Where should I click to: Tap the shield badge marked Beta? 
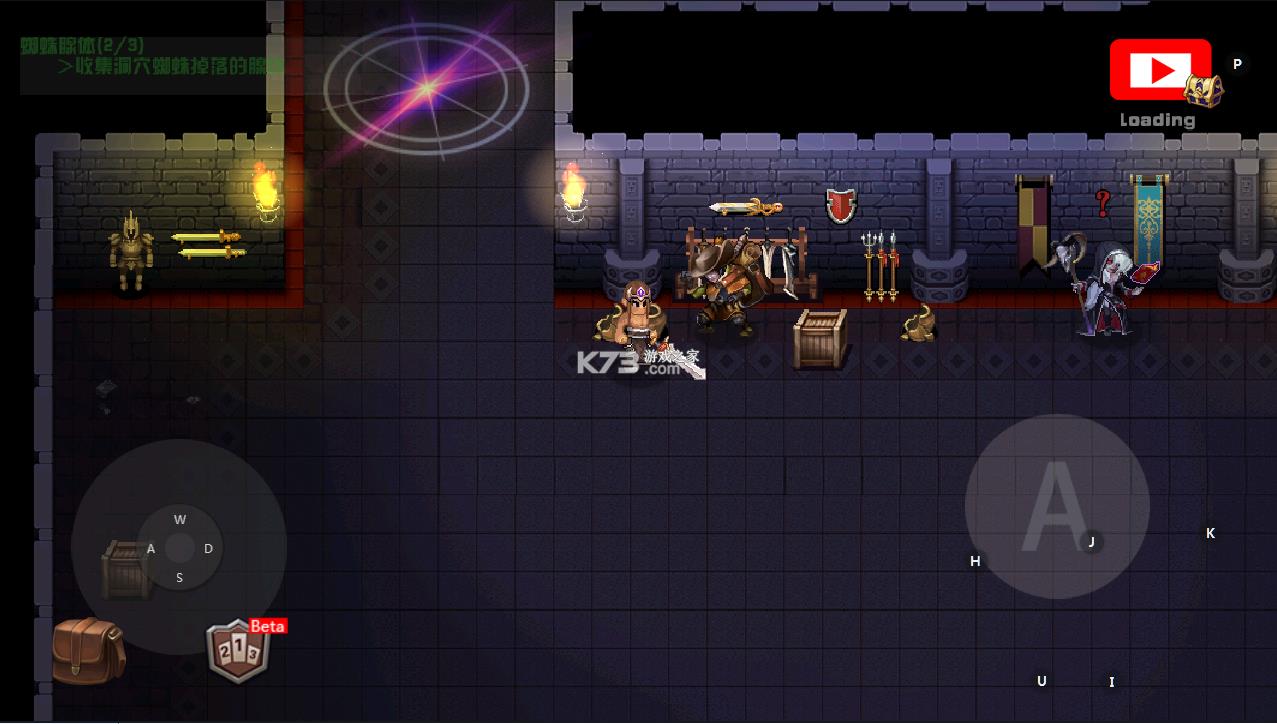(238, 652)
